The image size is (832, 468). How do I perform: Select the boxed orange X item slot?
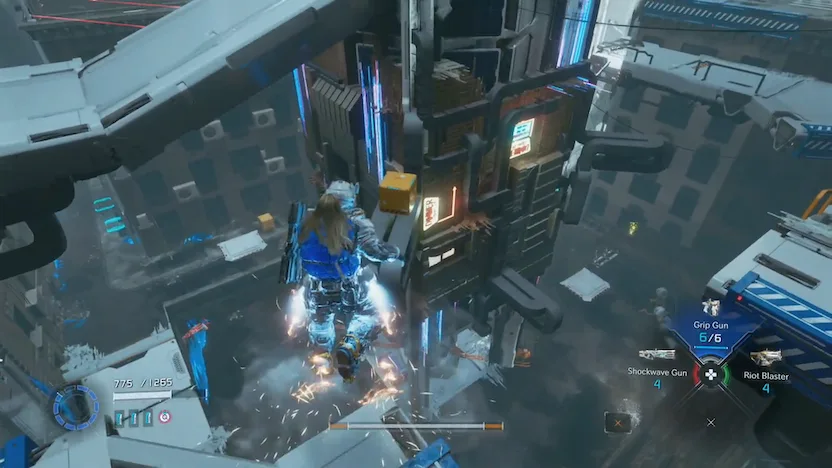coord(618,423)
